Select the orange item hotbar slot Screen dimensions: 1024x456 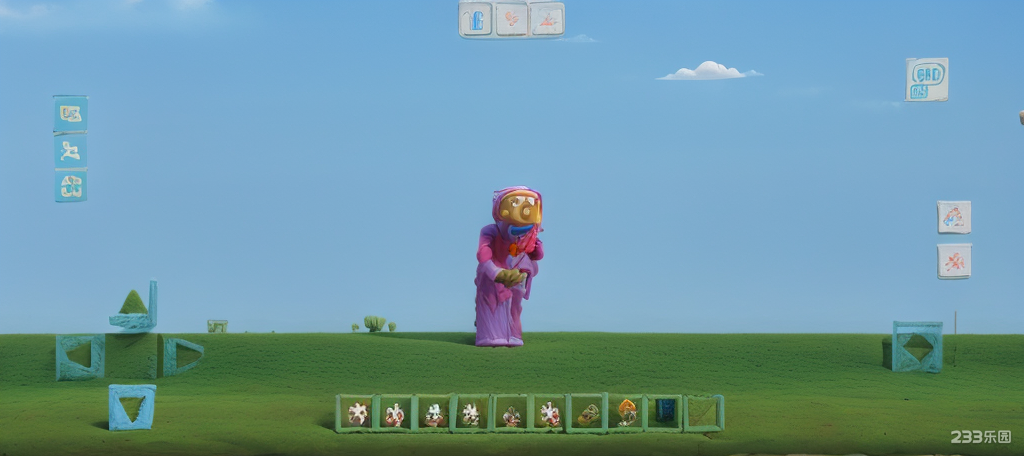[x=627, y=413]
